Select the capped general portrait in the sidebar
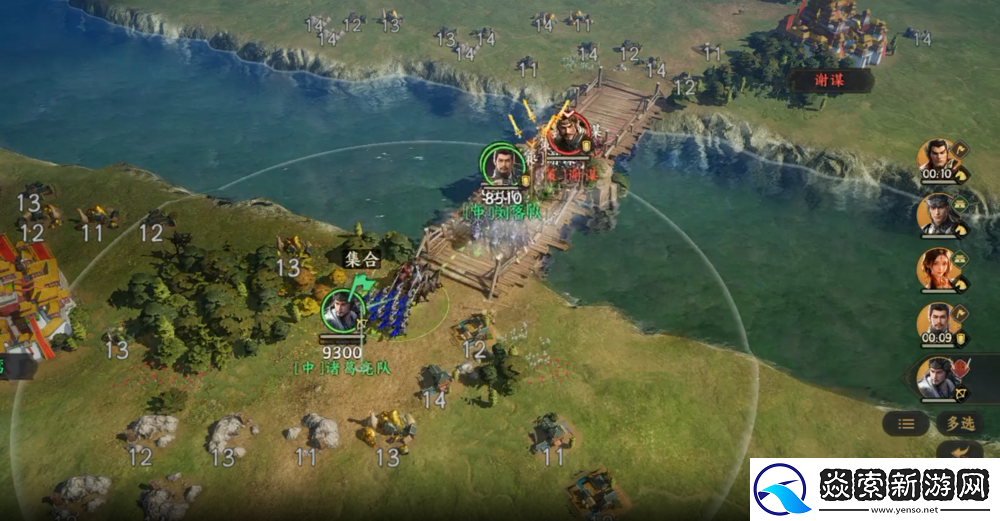Screen dimensions: 1000x521 (937, 212)
